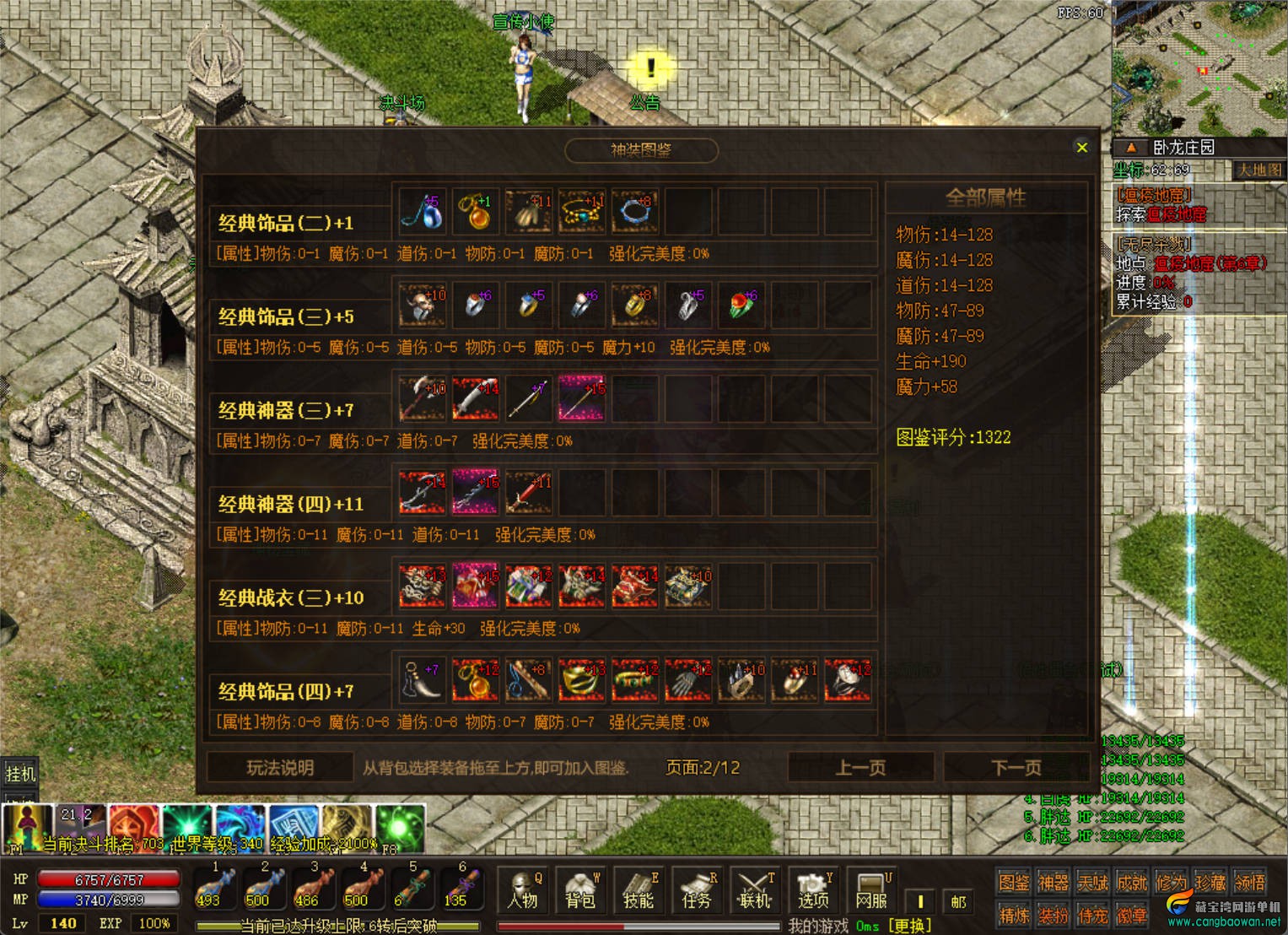1288x935 pixels.
Task: Open the 精炼 refine menu
Action: click(1014, 915)
